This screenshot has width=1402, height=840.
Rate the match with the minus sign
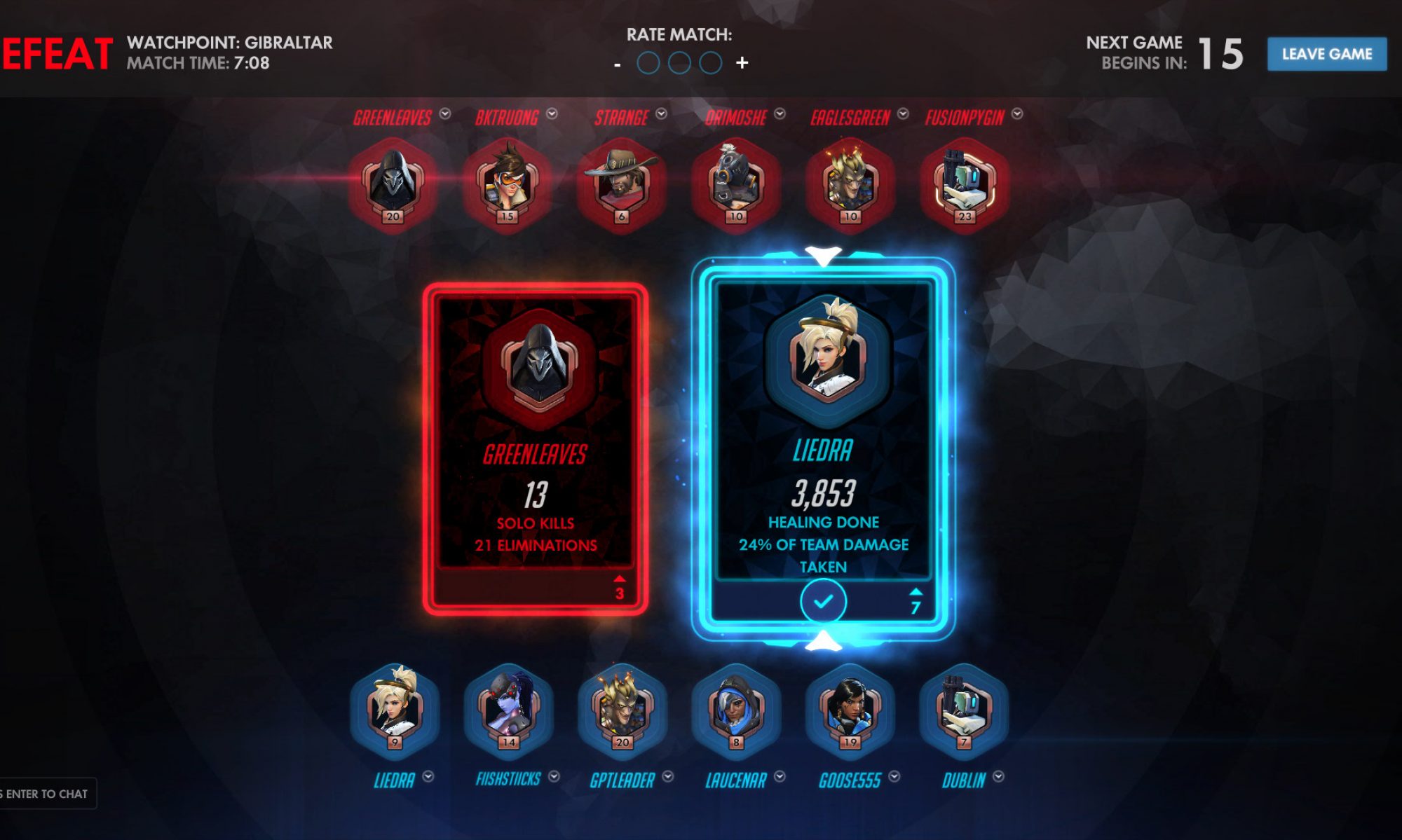click(x=617, y=64)
